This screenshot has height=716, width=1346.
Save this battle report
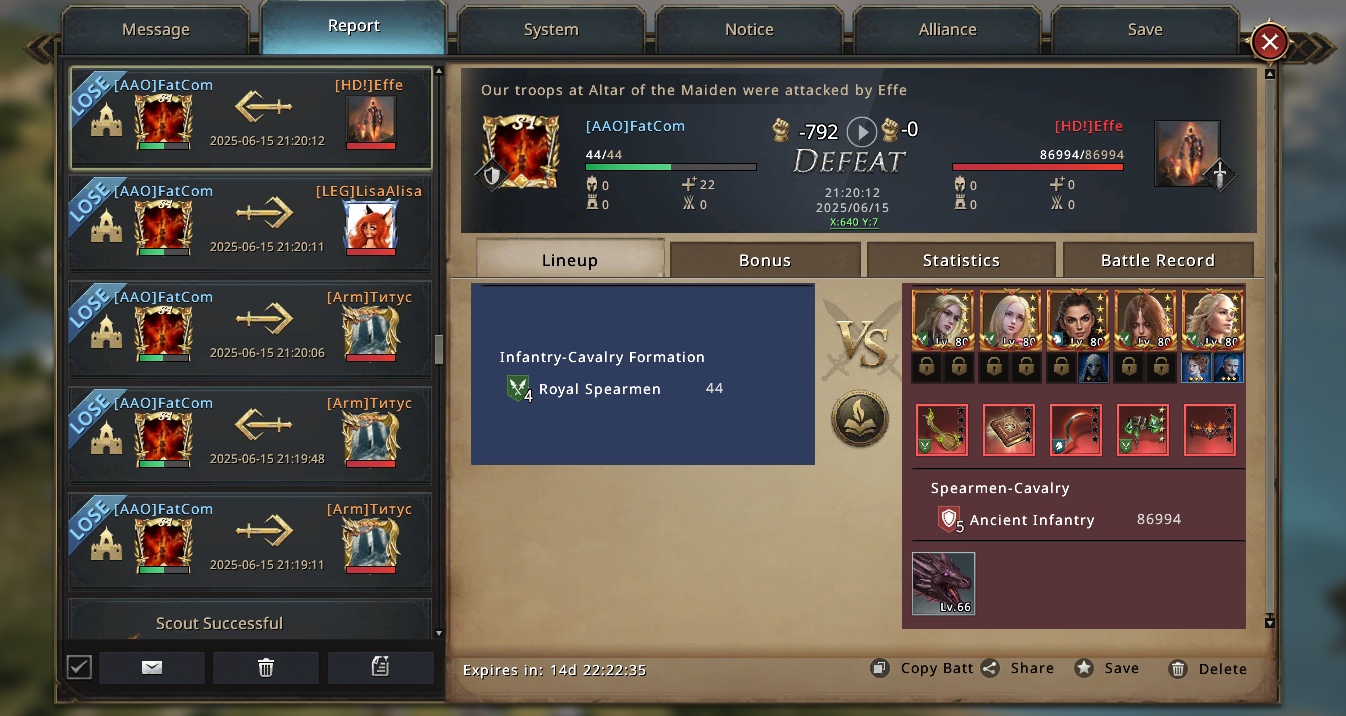(1107, 668)
